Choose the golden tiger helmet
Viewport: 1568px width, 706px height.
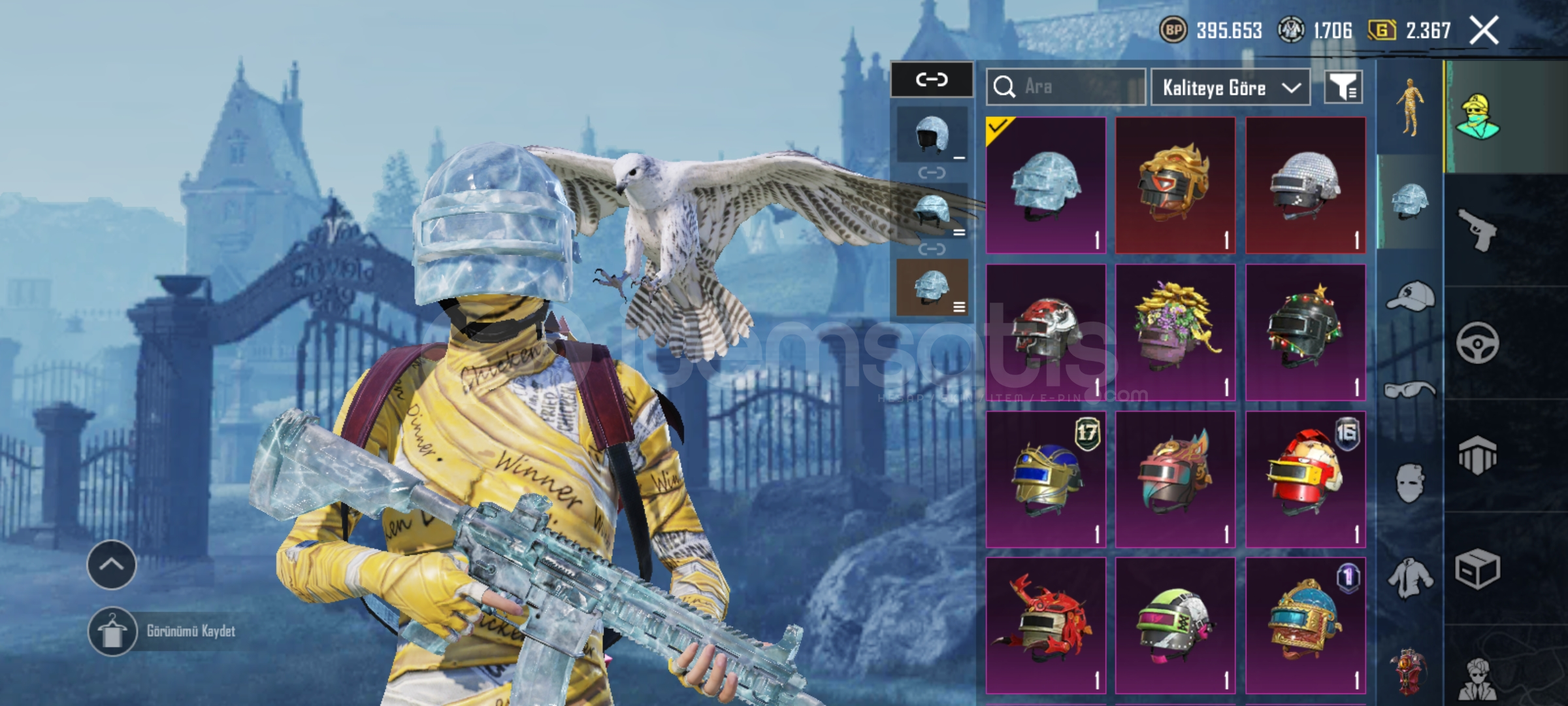point(1175,186)
